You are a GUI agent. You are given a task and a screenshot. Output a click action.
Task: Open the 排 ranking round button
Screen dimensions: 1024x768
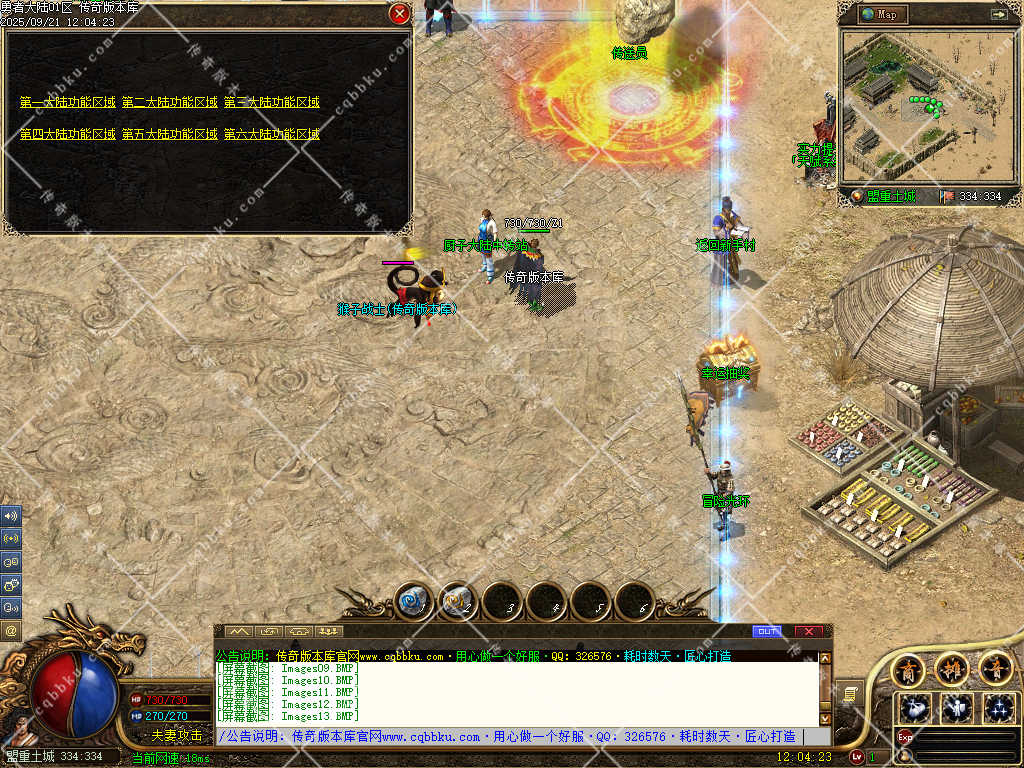point(952,668)
